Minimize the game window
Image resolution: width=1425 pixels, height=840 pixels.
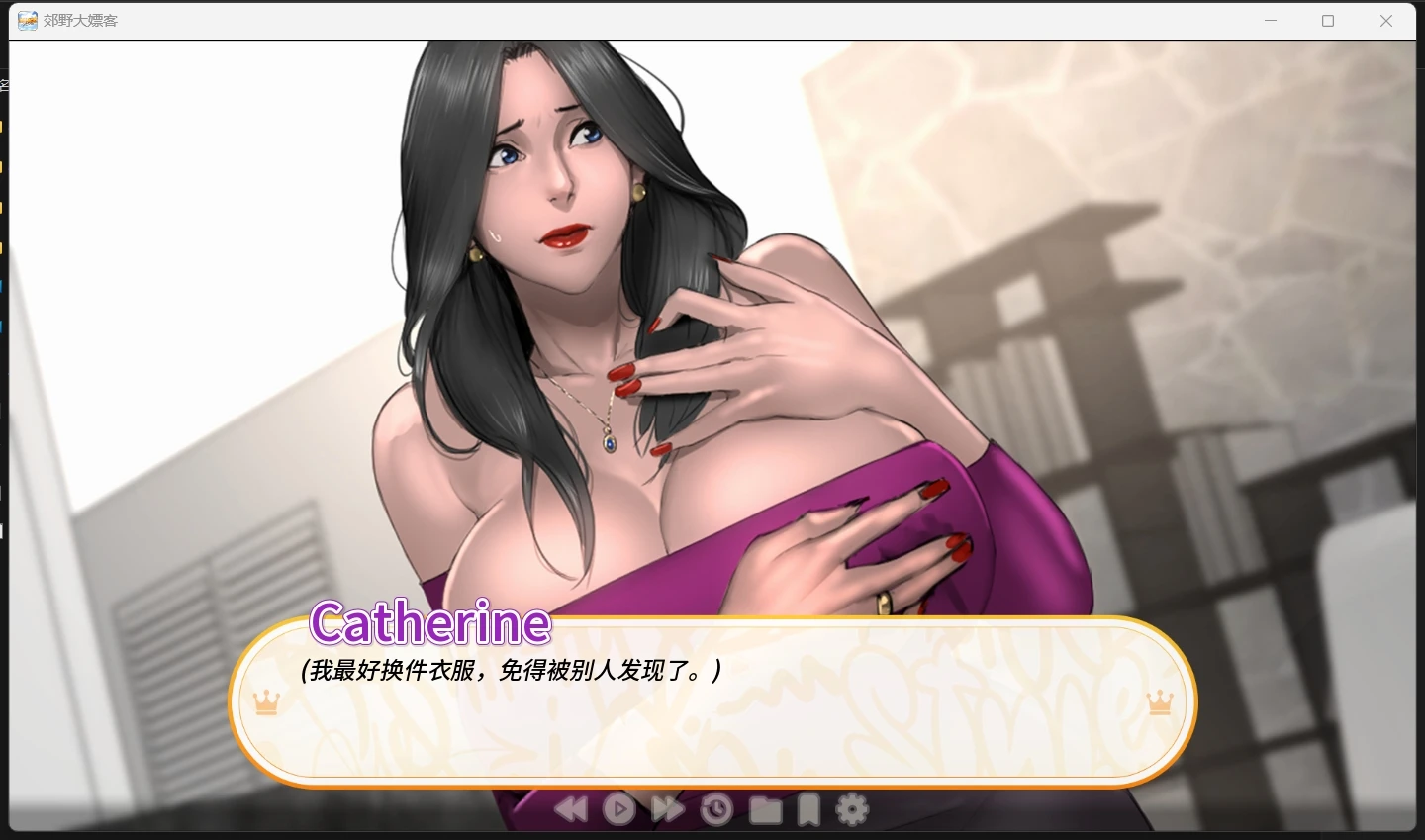1271,20
